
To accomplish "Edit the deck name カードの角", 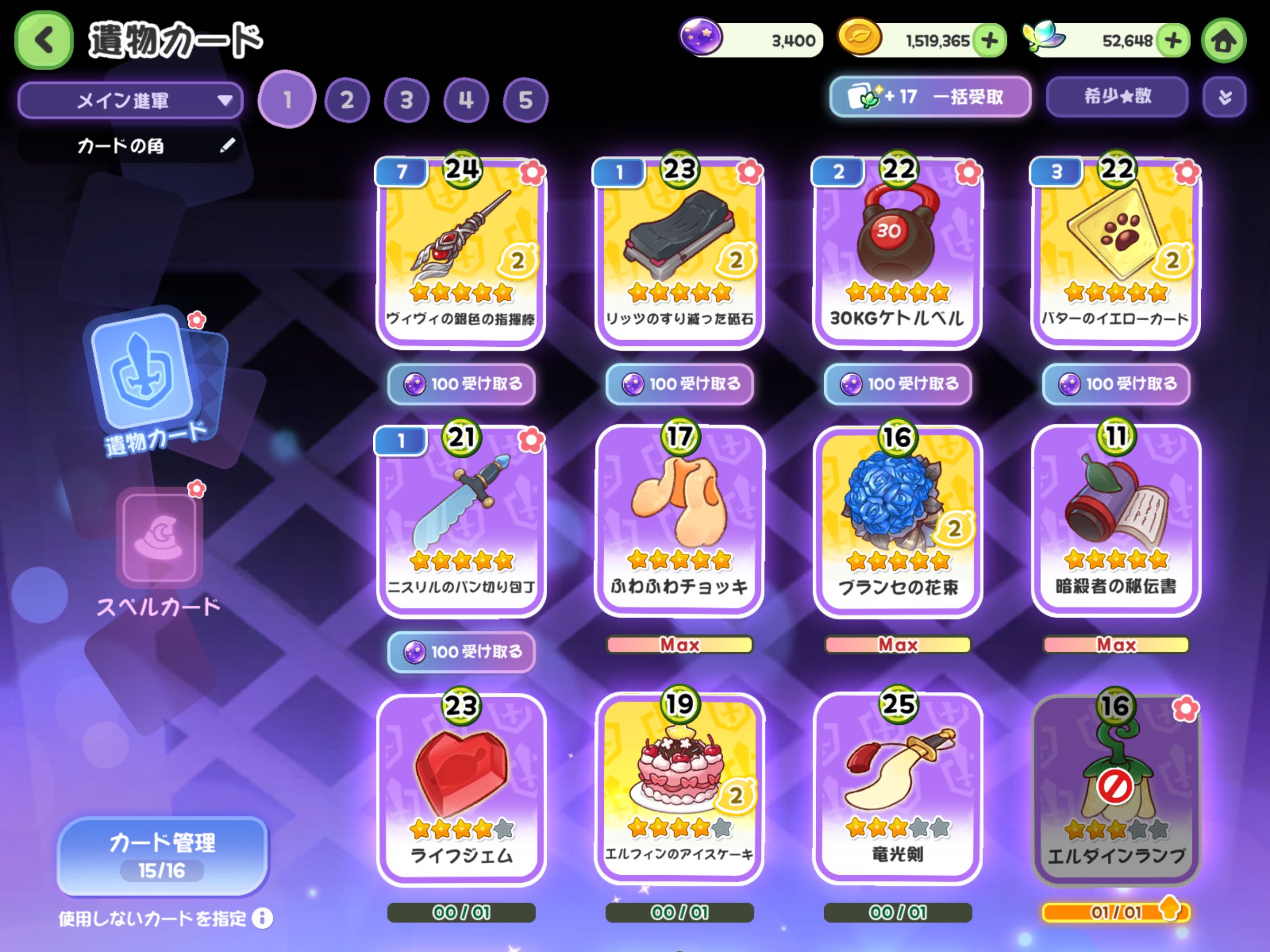I will (x=227, y=146).
